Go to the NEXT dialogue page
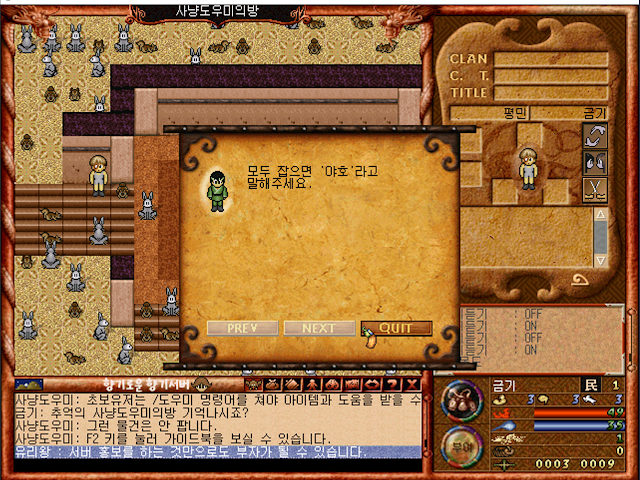The image size is (640, 480). 319,328
